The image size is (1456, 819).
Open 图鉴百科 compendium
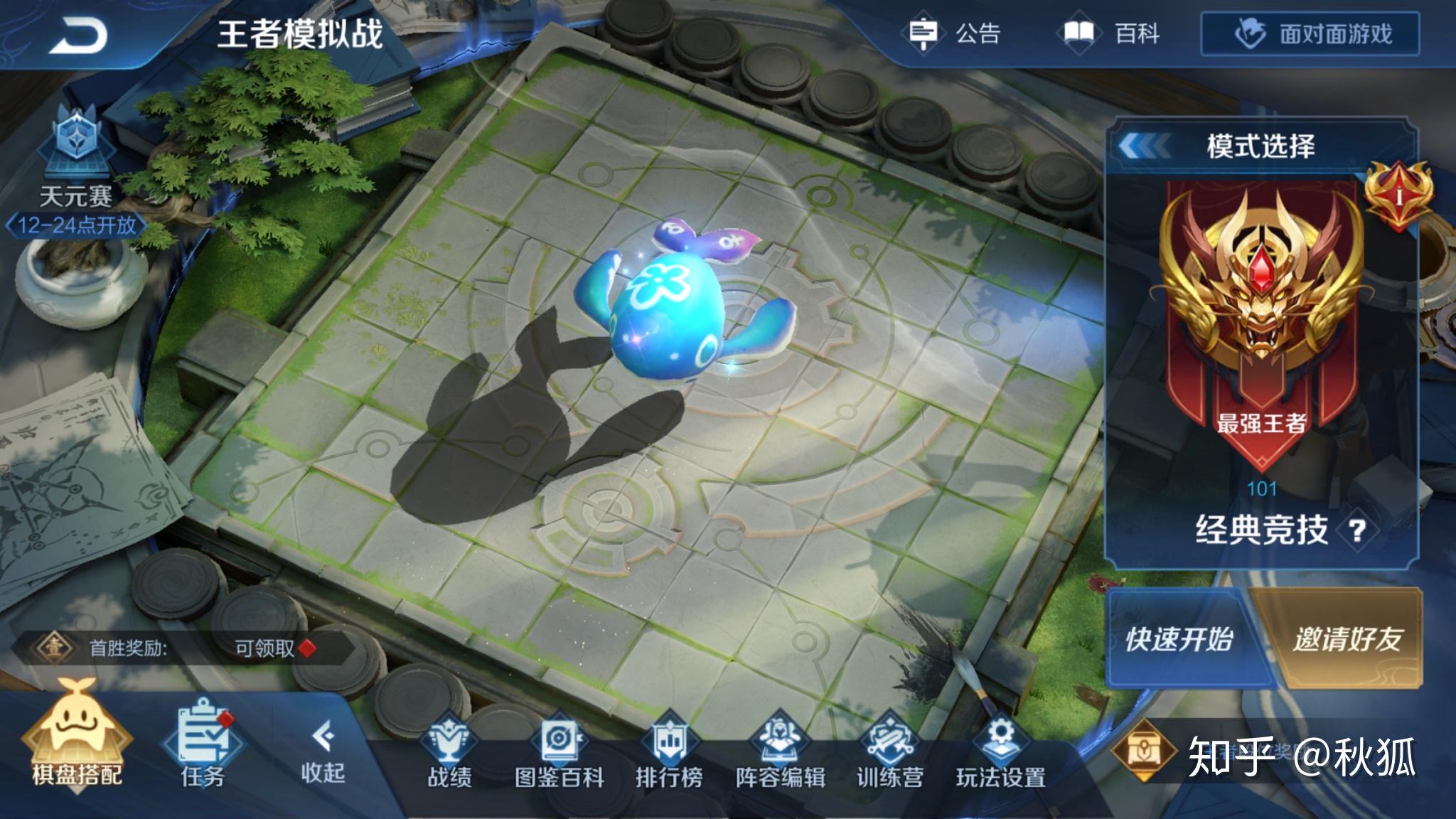click(x=559, y=752)
